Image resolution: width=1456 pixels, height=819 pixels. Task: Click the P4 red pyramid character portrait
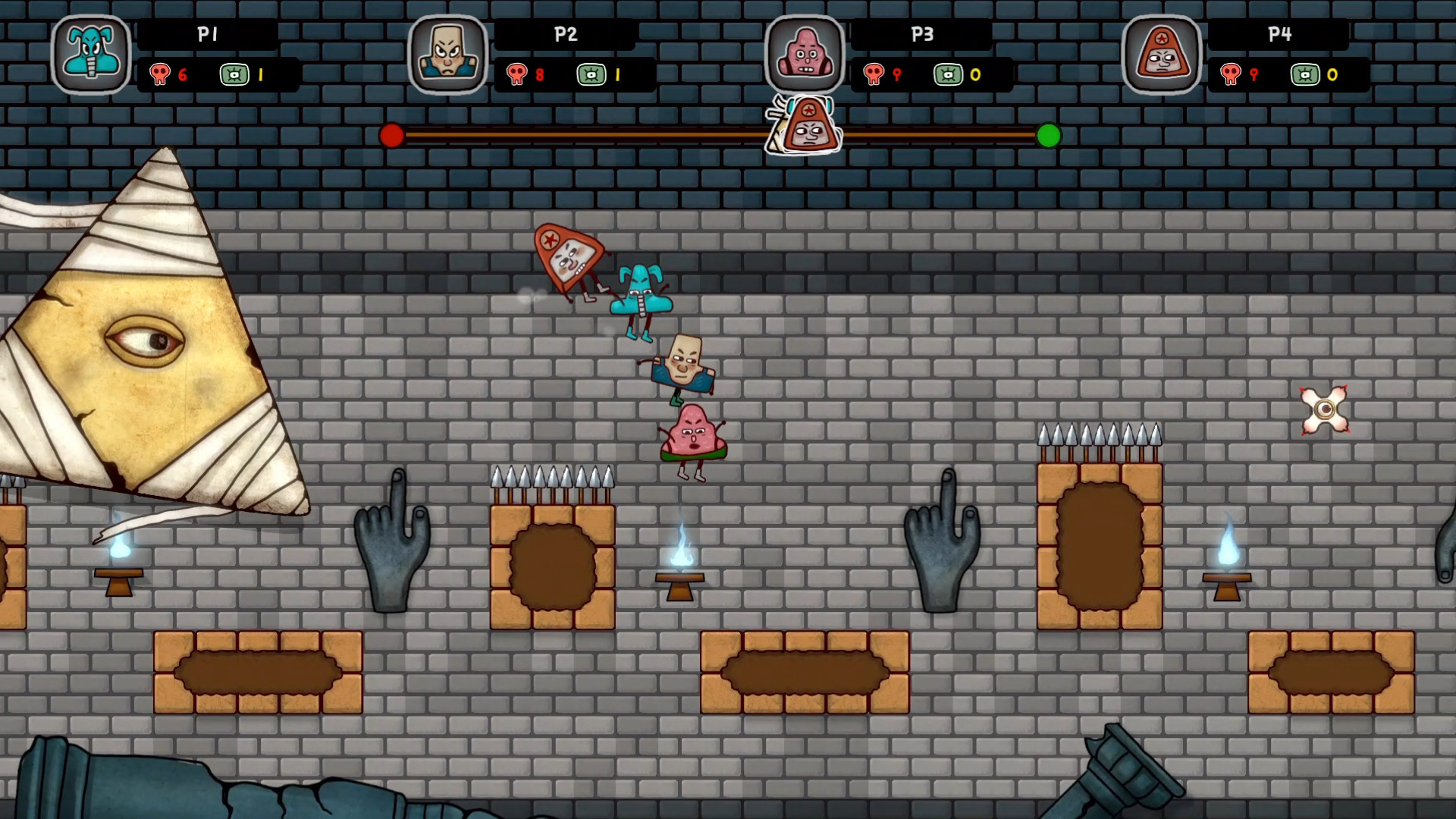(1163, 53)
